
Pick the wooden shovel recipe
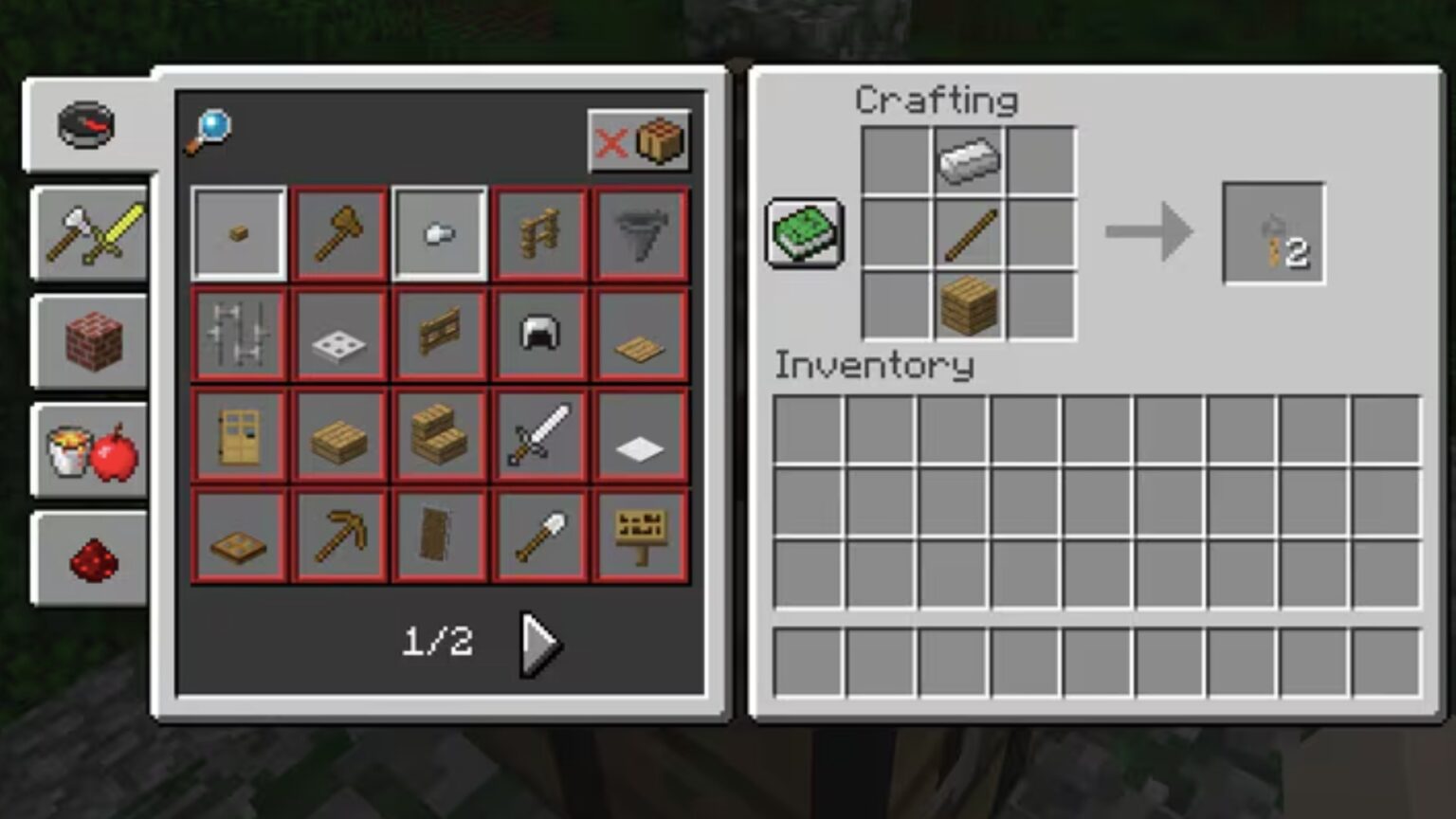pos(539,534)
